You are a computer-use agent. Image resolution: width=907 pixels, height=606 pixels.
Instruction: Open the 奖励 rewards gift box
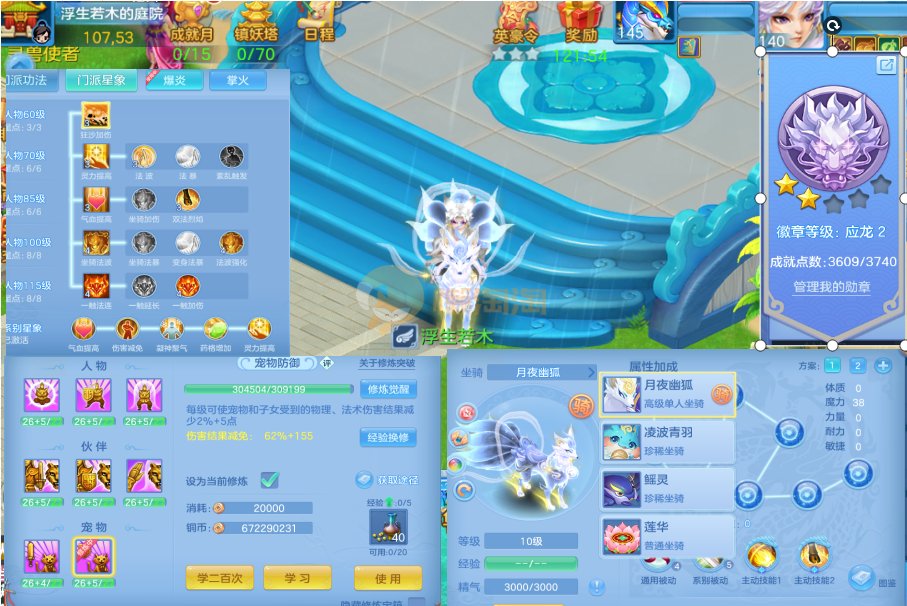click(x=580, y=22)
